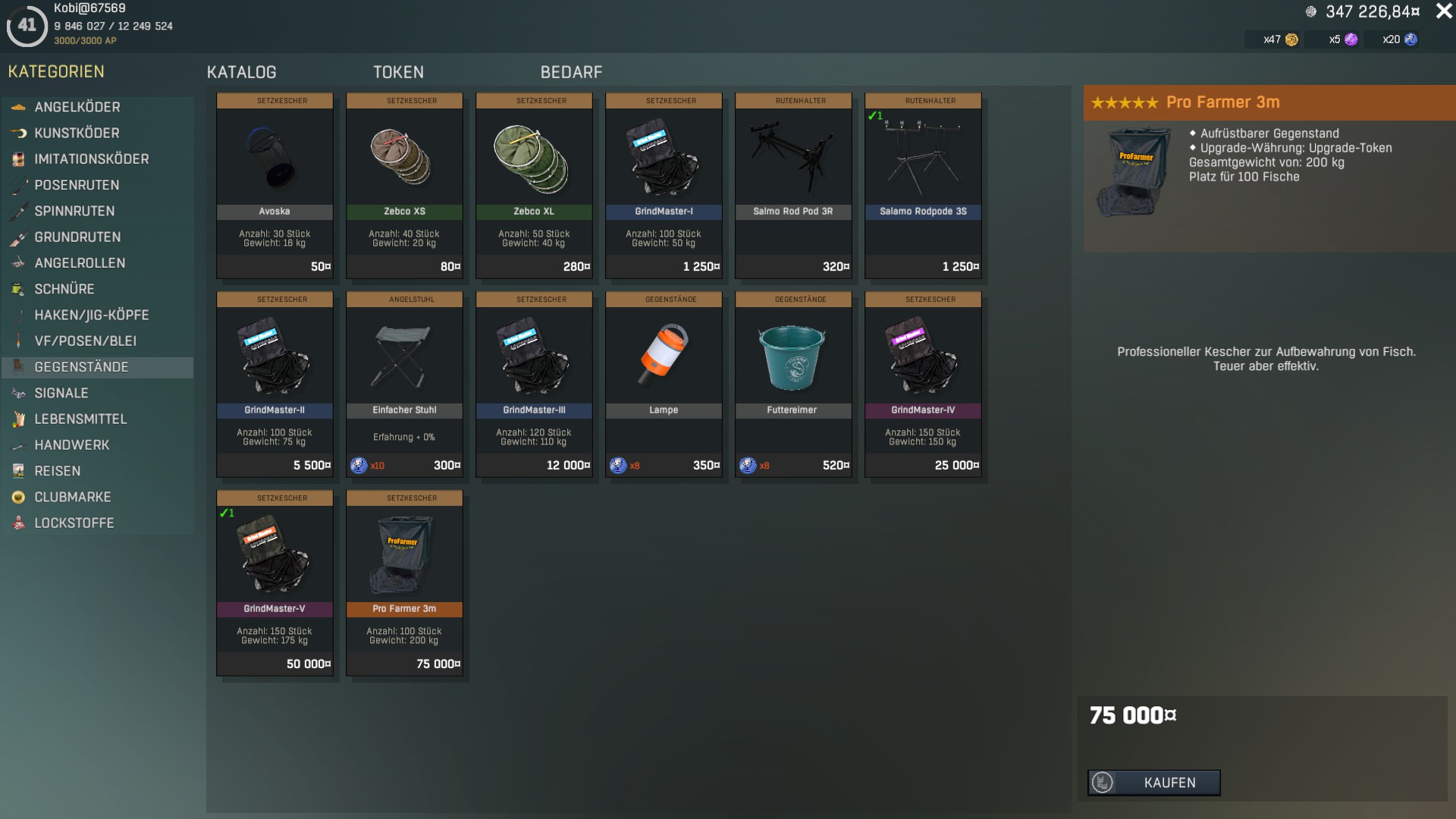Select the Salmo Rod Pod 3R item

click(x=793, y=185)
